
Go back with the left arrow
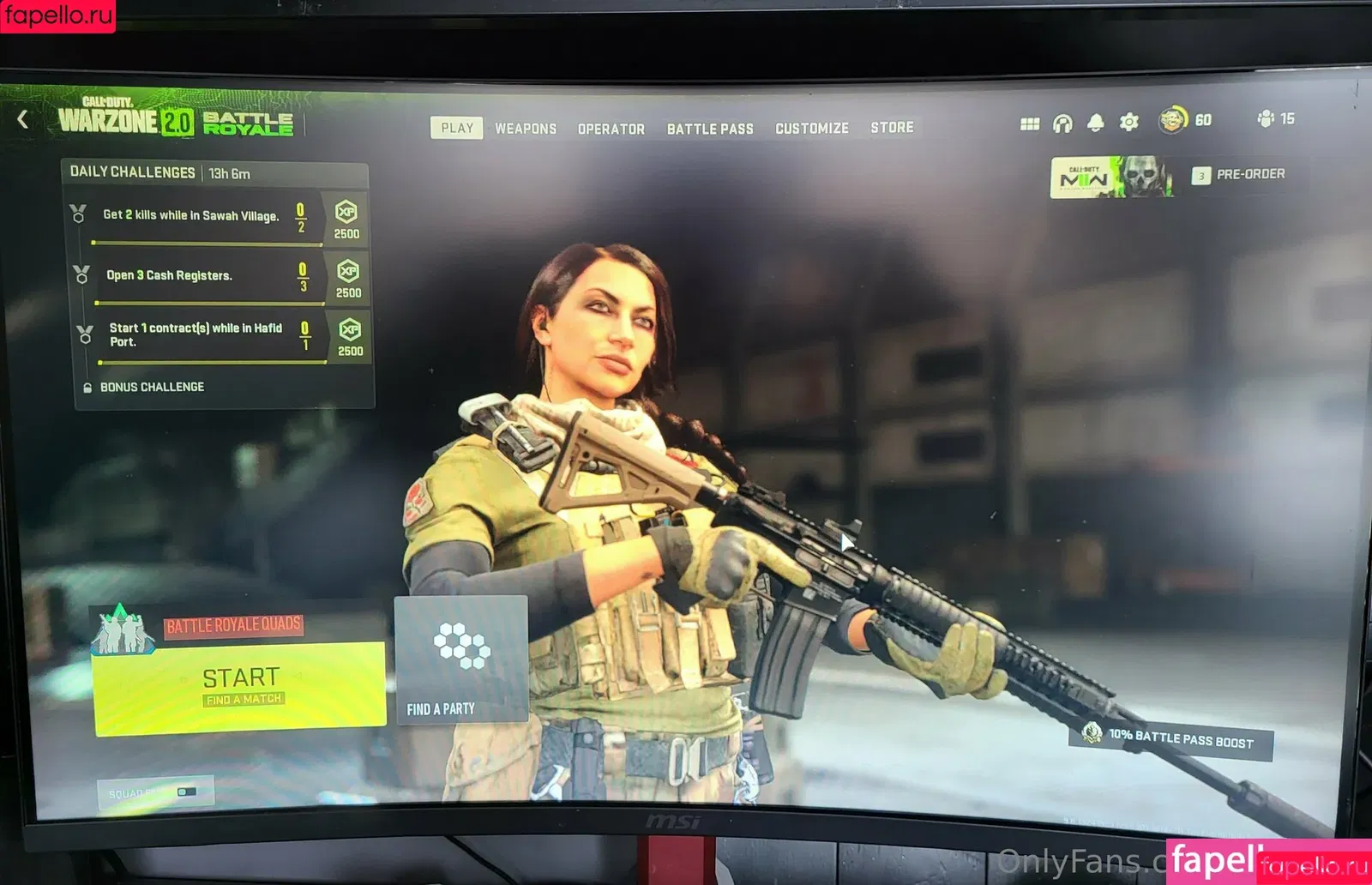tap(23, 119)
